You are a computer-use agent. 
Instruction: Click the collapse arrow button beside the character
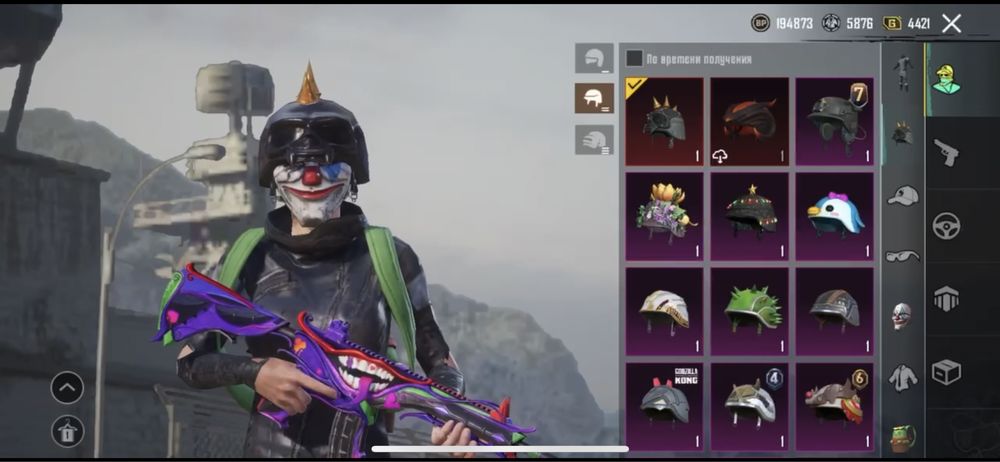pos(67,387)
